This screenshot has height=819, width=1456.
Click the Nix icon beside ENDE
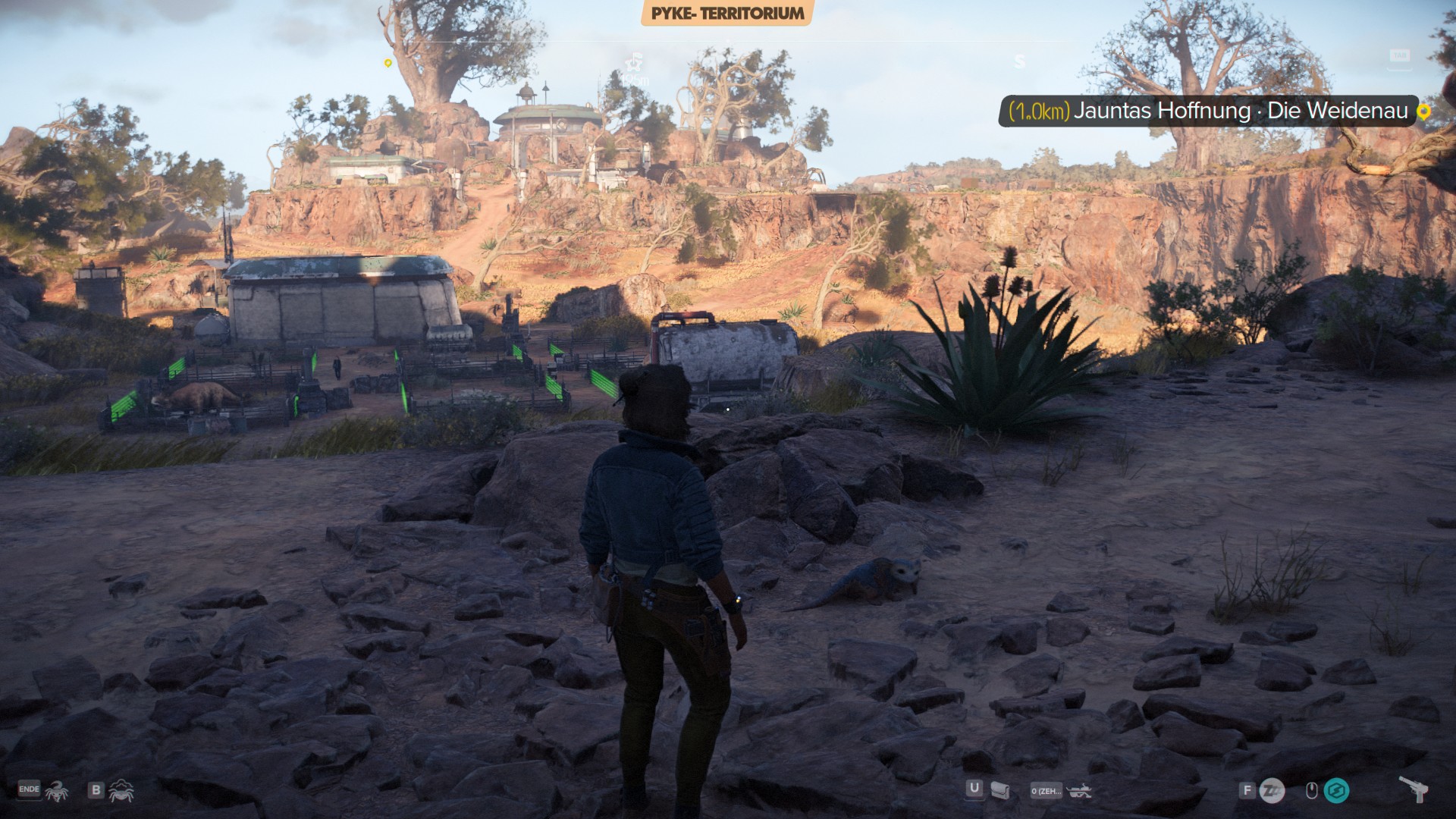coord(56,791)
